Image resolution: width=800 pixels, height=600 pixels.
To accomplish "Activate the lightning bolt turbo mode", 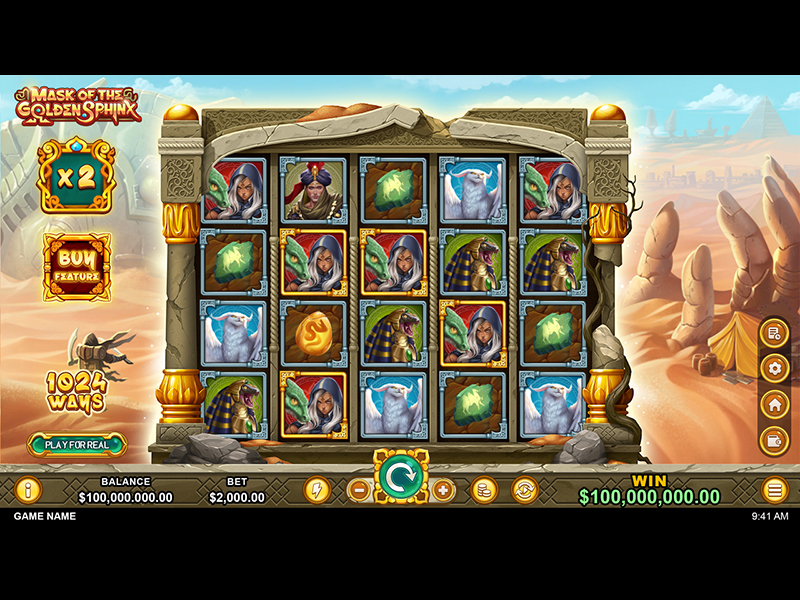I will [x=317, y=490].
